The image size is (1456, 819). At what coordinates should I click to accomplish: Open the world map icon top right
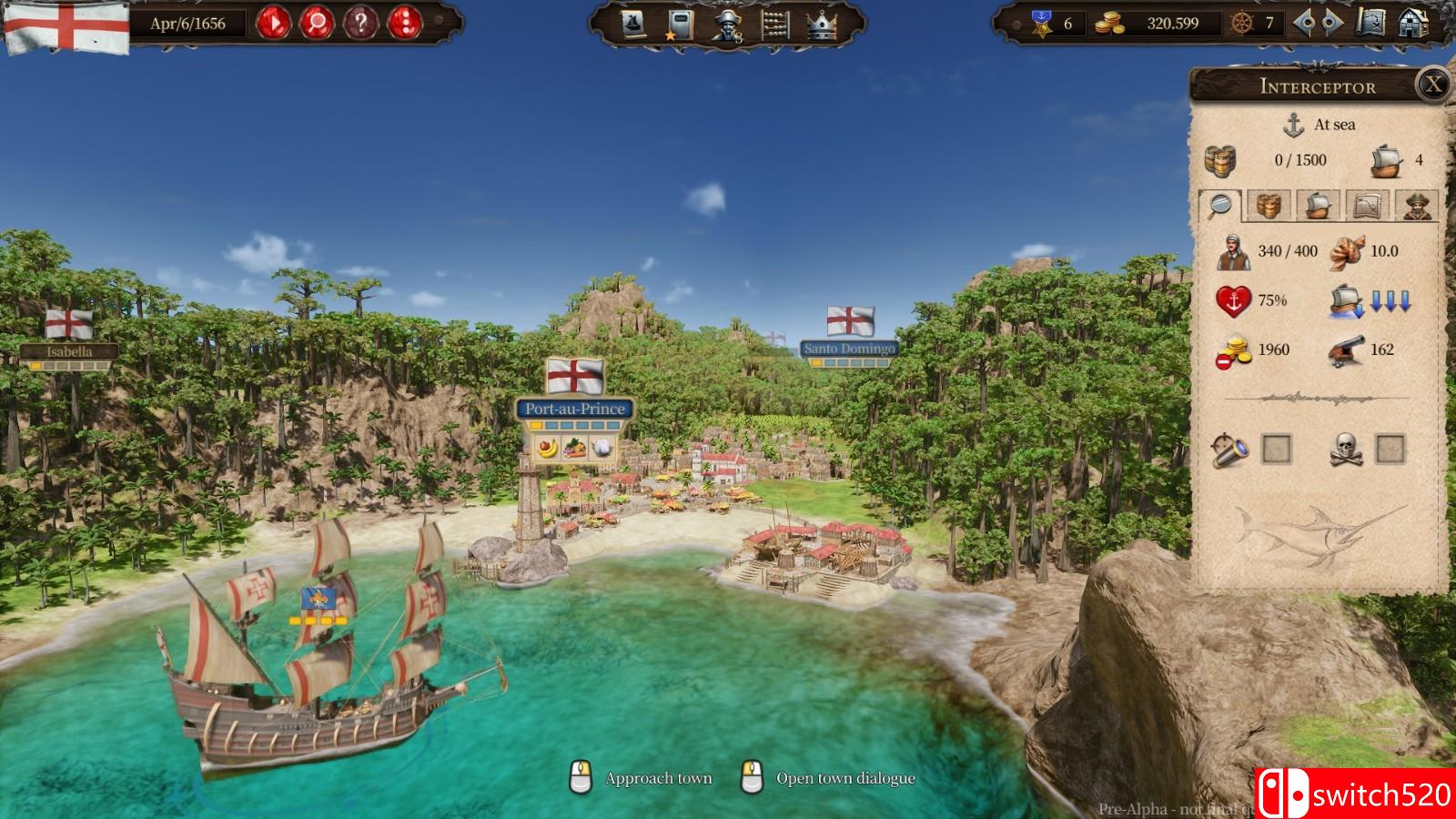[x=1370, y=22]
